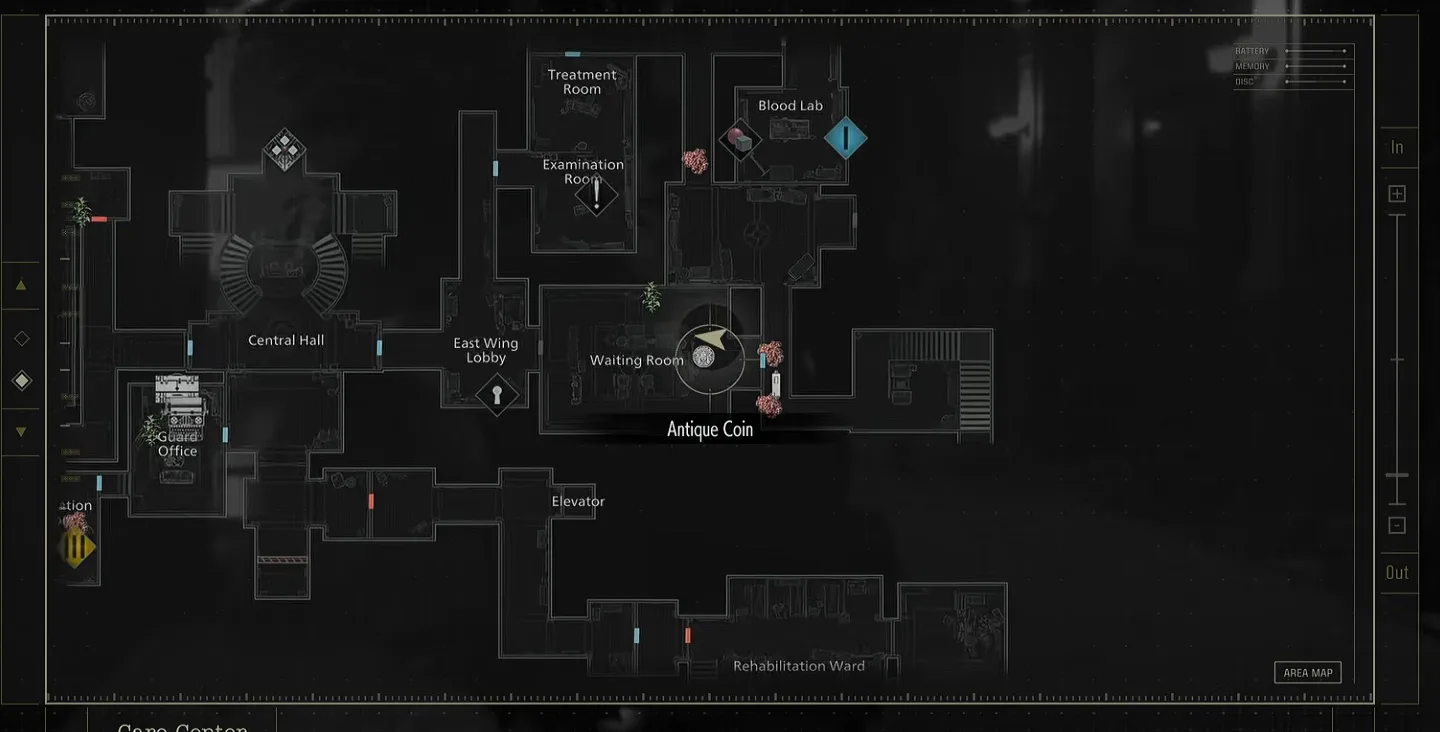Select the item marker inside Blood Lab
The width and height of the screenshot is (1440, 732).
pos(740,140)
